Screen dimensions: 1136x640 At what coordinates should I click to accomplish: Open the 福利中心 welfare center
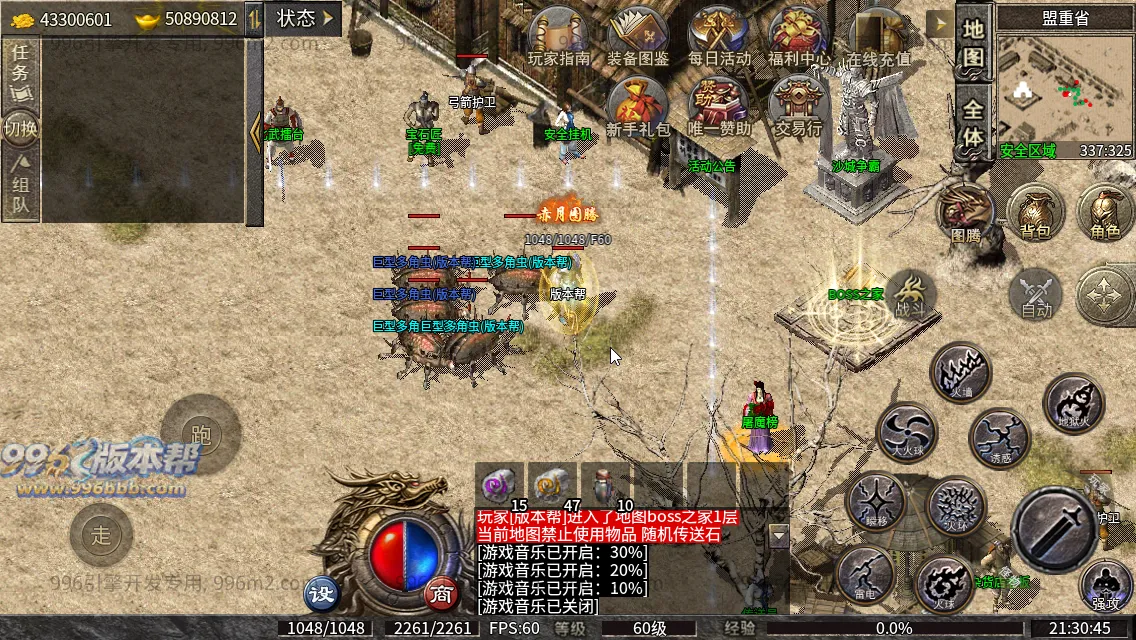tap(798, 36)
